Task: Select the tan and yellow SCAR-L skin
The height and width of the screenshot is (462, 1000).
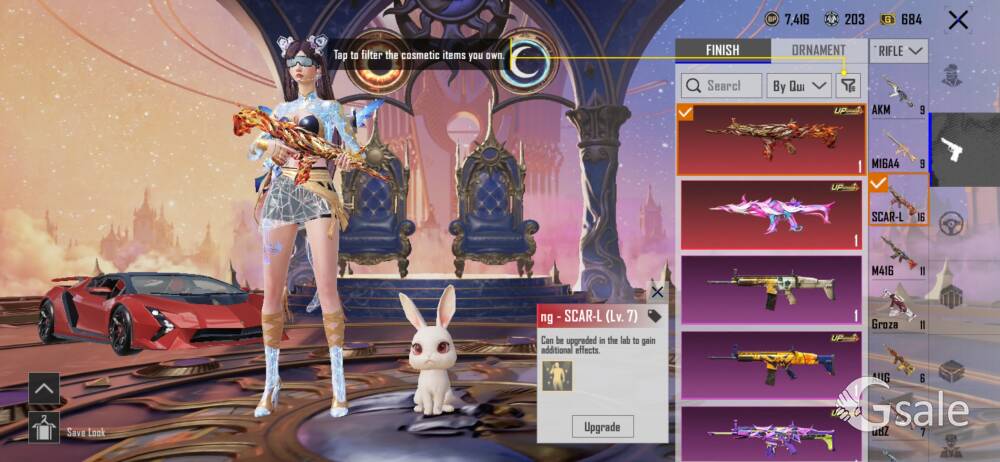Action: tap(771, 290)
